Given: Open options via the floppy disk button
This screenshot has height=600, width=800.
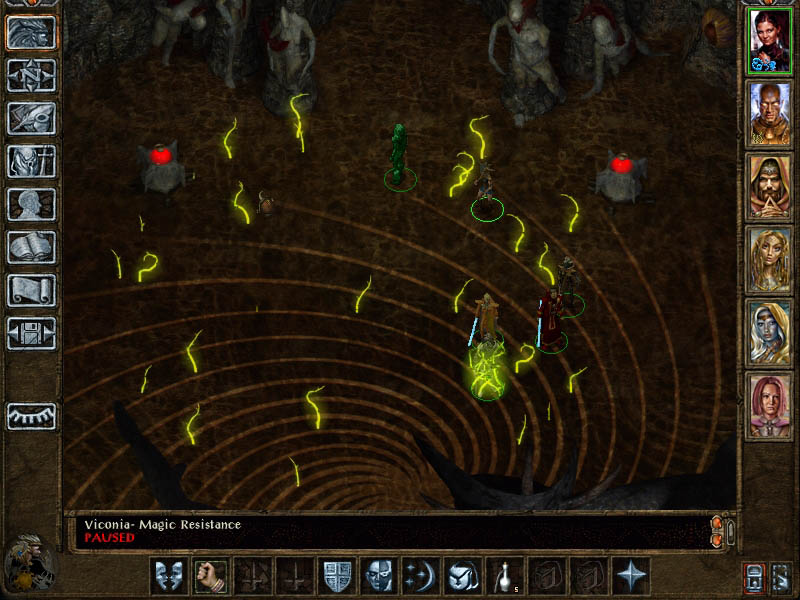Looking at the screenshot, I should pyautogui.click(x=31, y=333).
